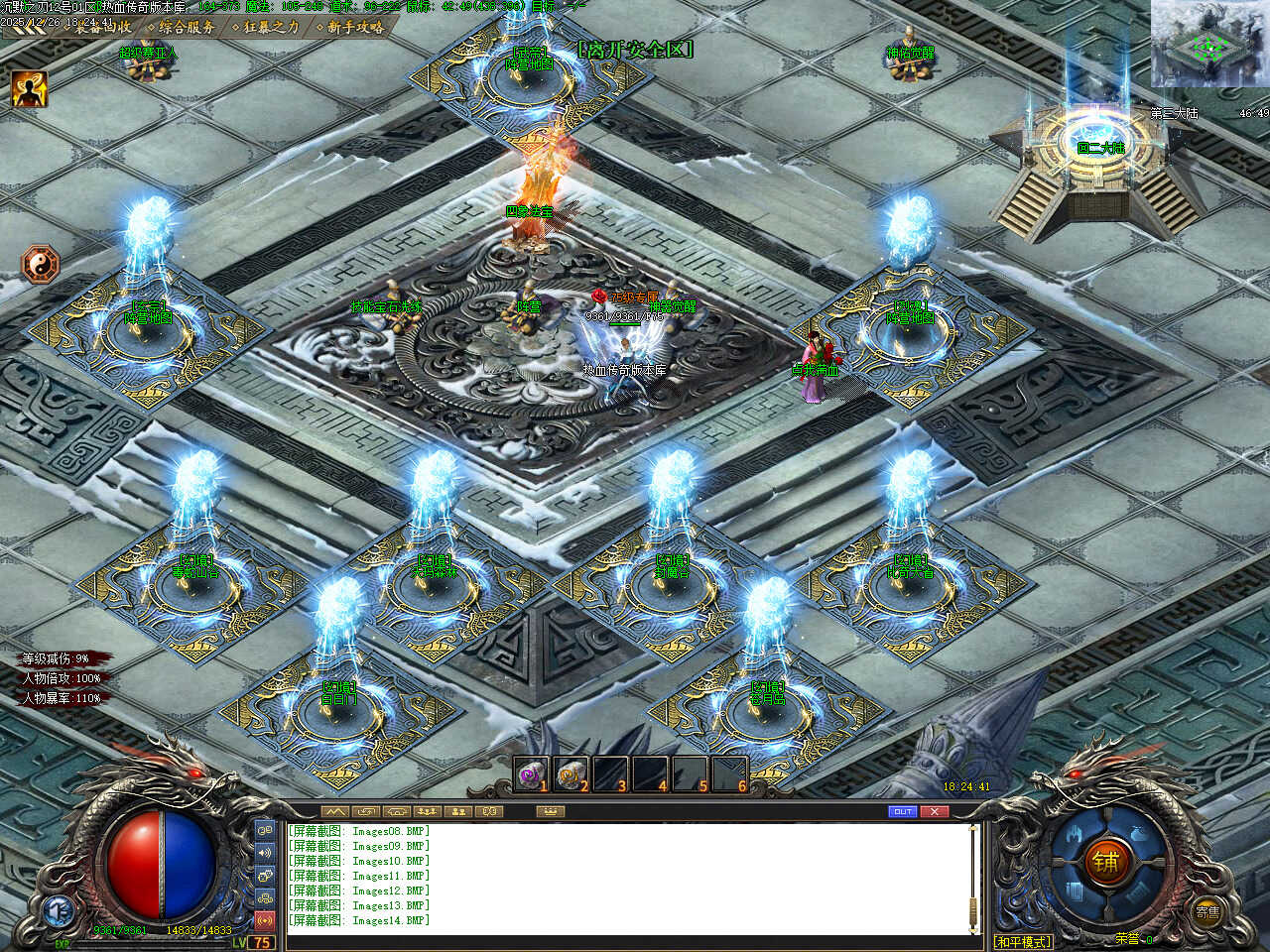Image resolution: width=1270 pixels, height=952 pixels.
Task: Open the minimap in the corner
Action: [x=1209, y=44]
